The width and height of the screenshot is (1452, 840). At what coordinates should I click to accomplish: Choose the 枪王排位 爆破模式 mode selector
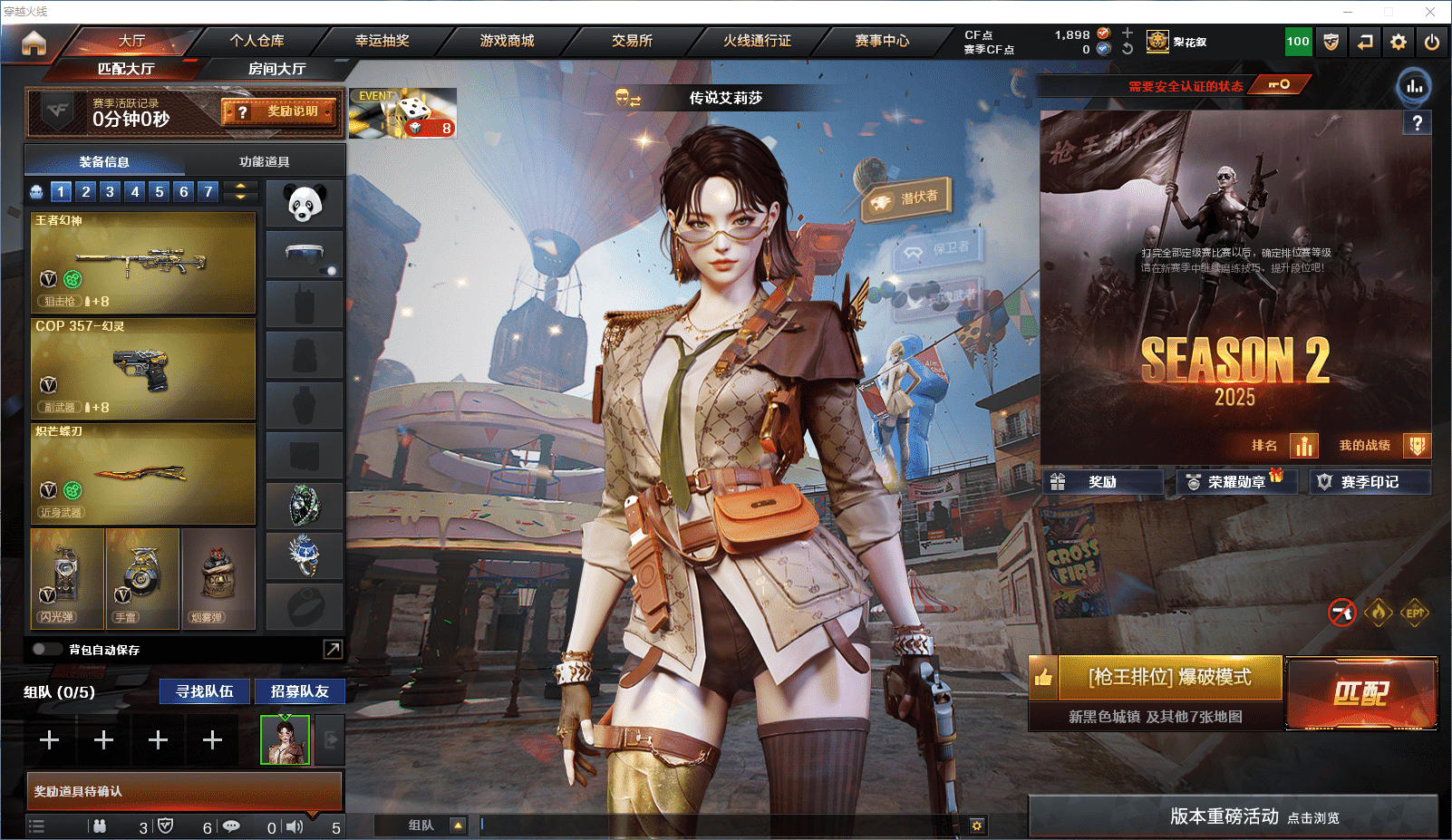coord(1169,678)
